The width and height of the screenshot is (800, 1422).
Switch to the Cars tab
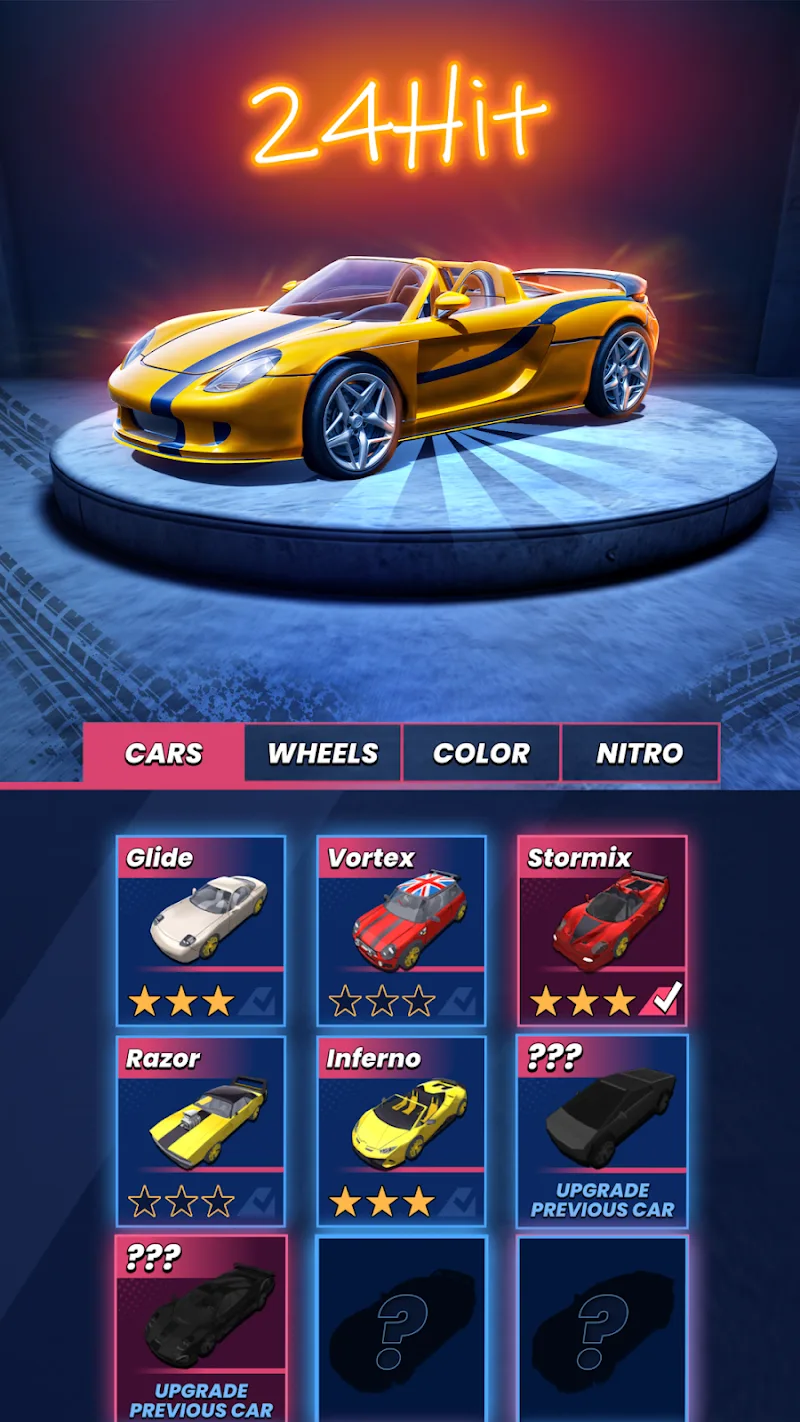(163, 753)
